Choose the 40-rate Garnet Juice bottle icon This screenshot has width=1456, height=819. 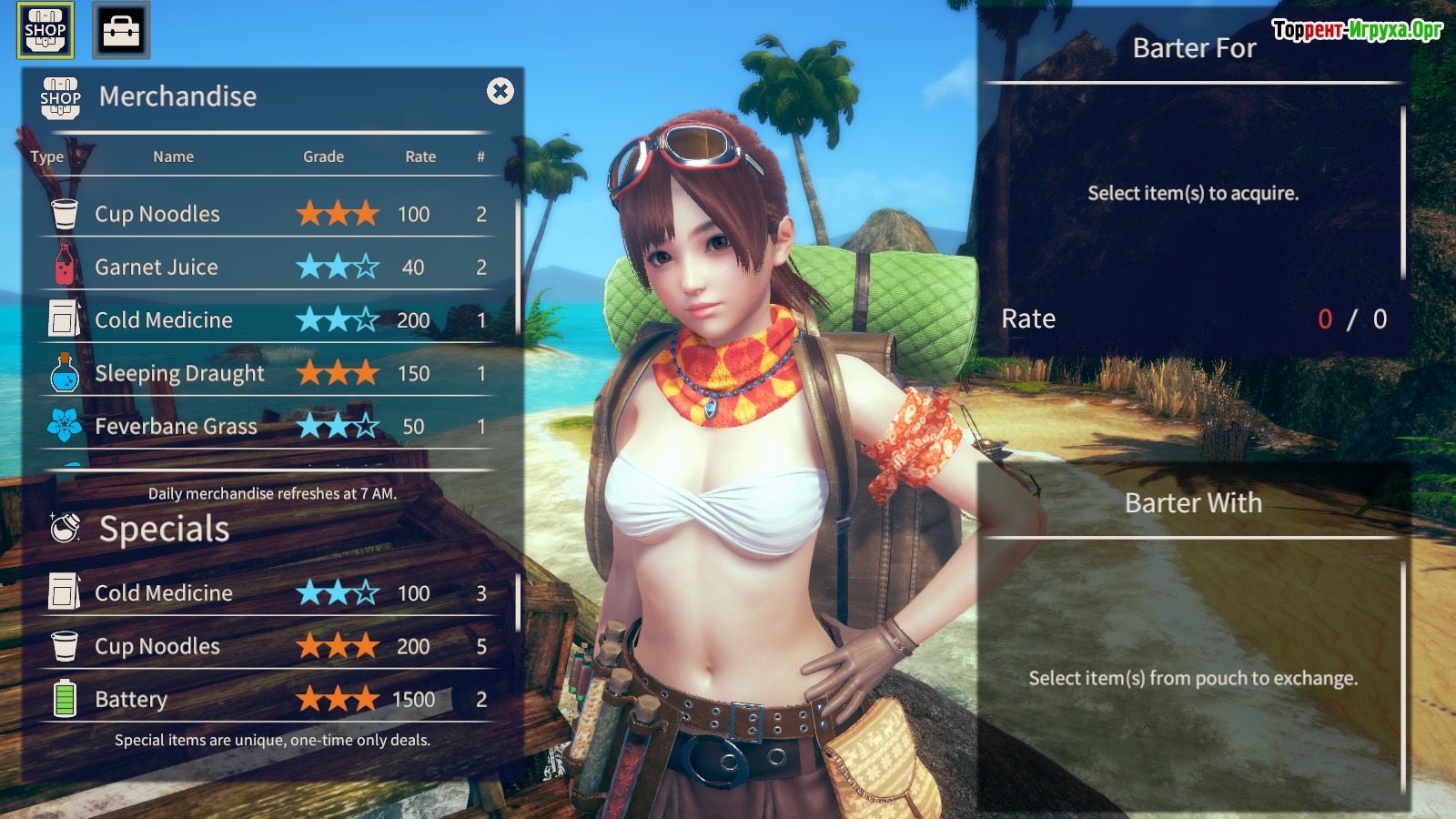[x=65, y=266]
